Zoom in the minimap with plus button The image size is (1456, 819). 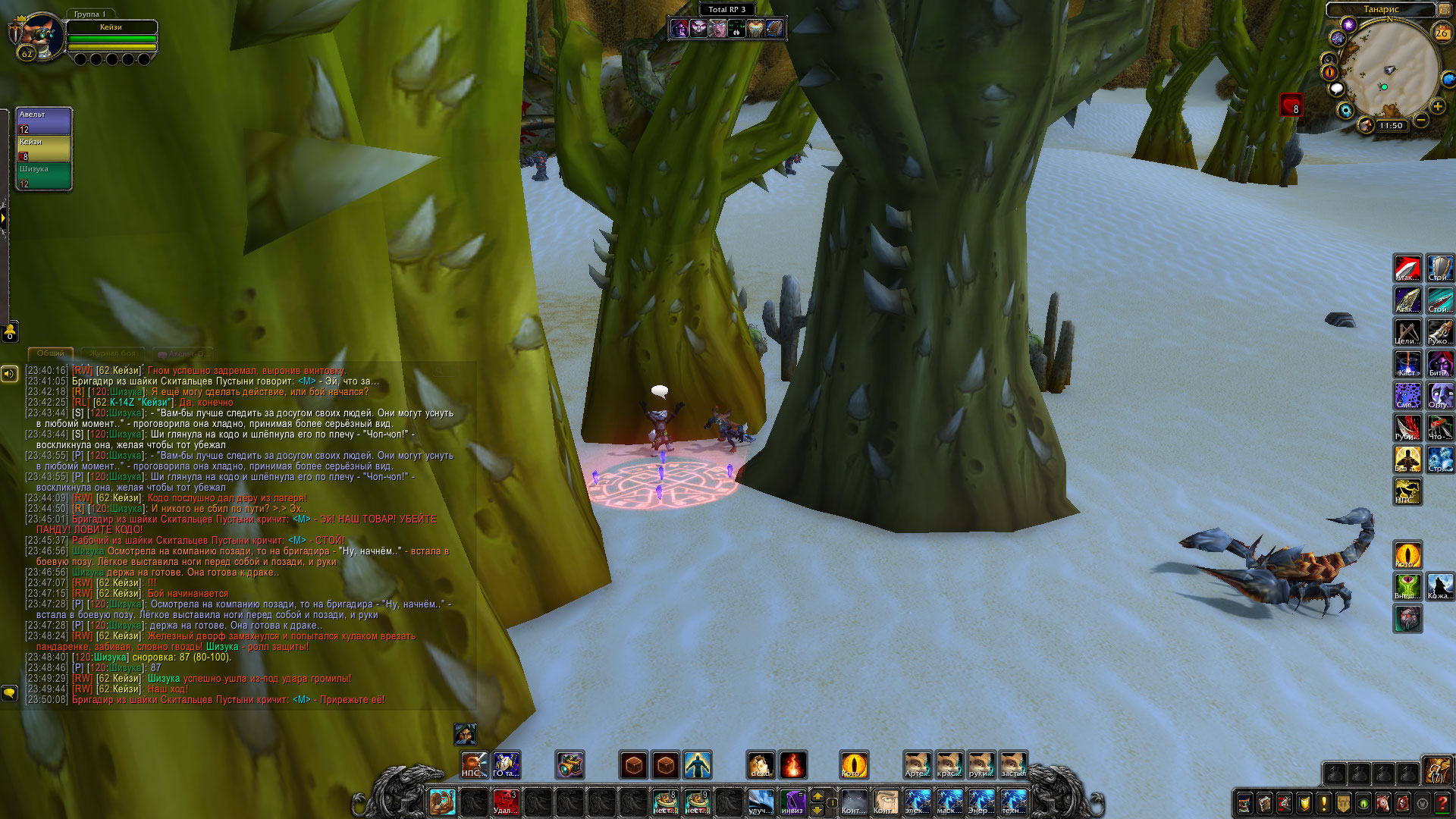(x=1437, y=106)
